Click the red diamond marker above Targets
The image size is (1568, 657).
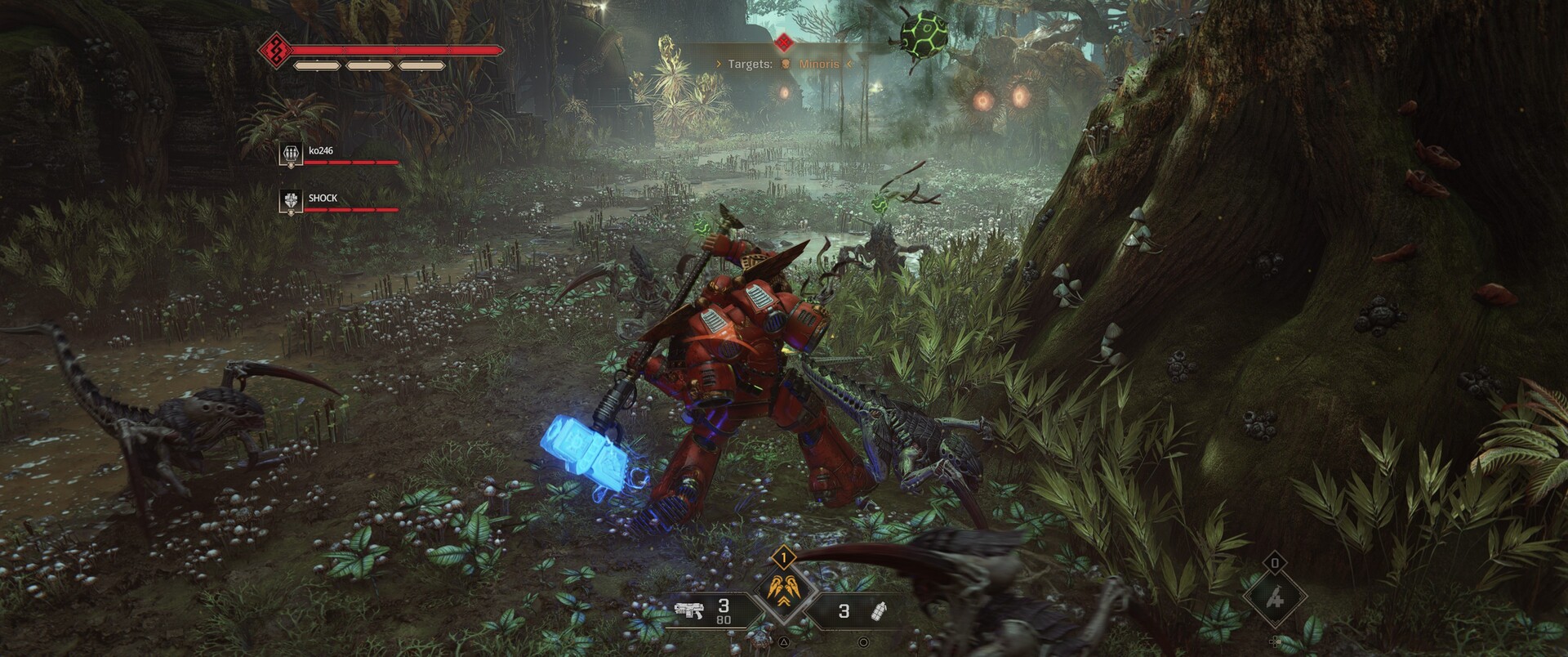pos(784,40)
